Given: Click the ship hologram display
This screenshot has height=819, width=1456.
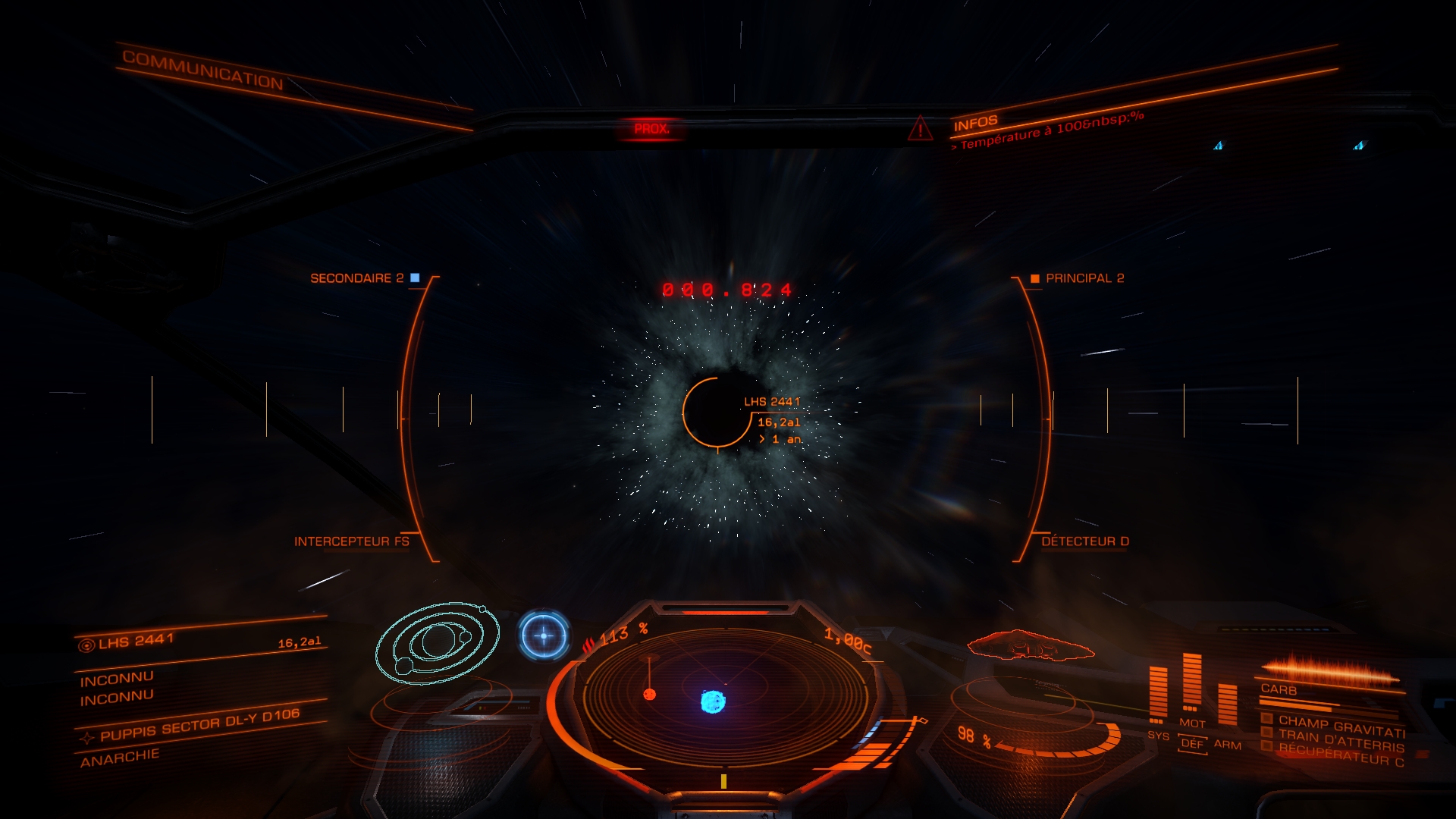Looking at the screenshot, I should [1029, 646].
